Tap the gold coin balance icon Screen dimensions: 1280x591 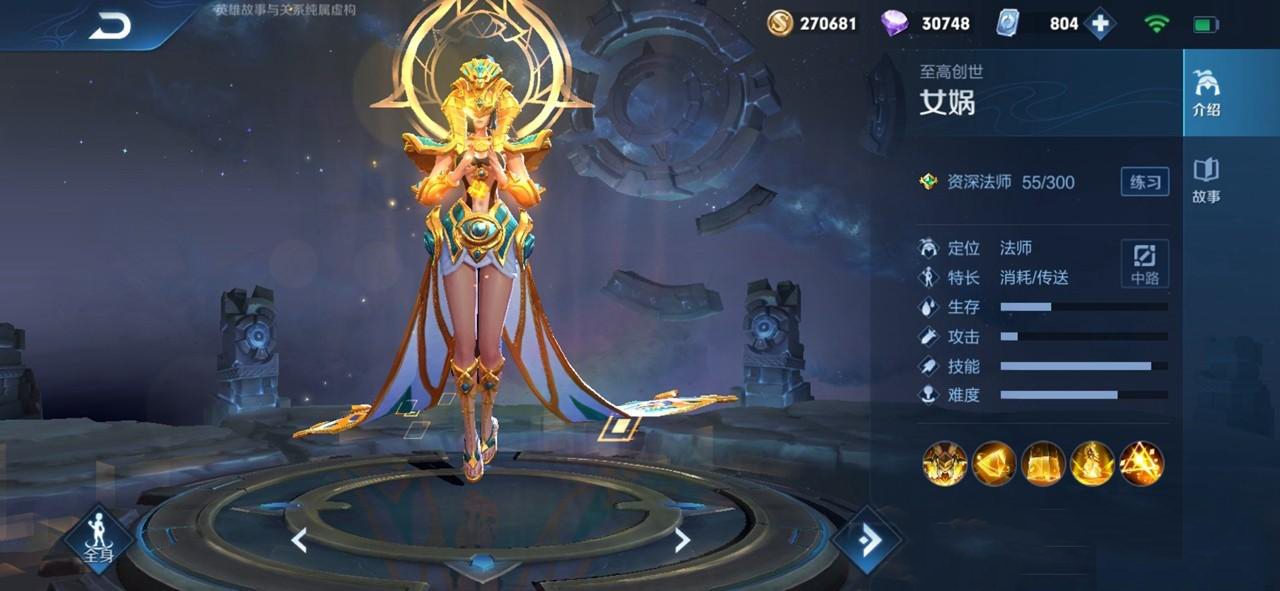tap(780, 23)
